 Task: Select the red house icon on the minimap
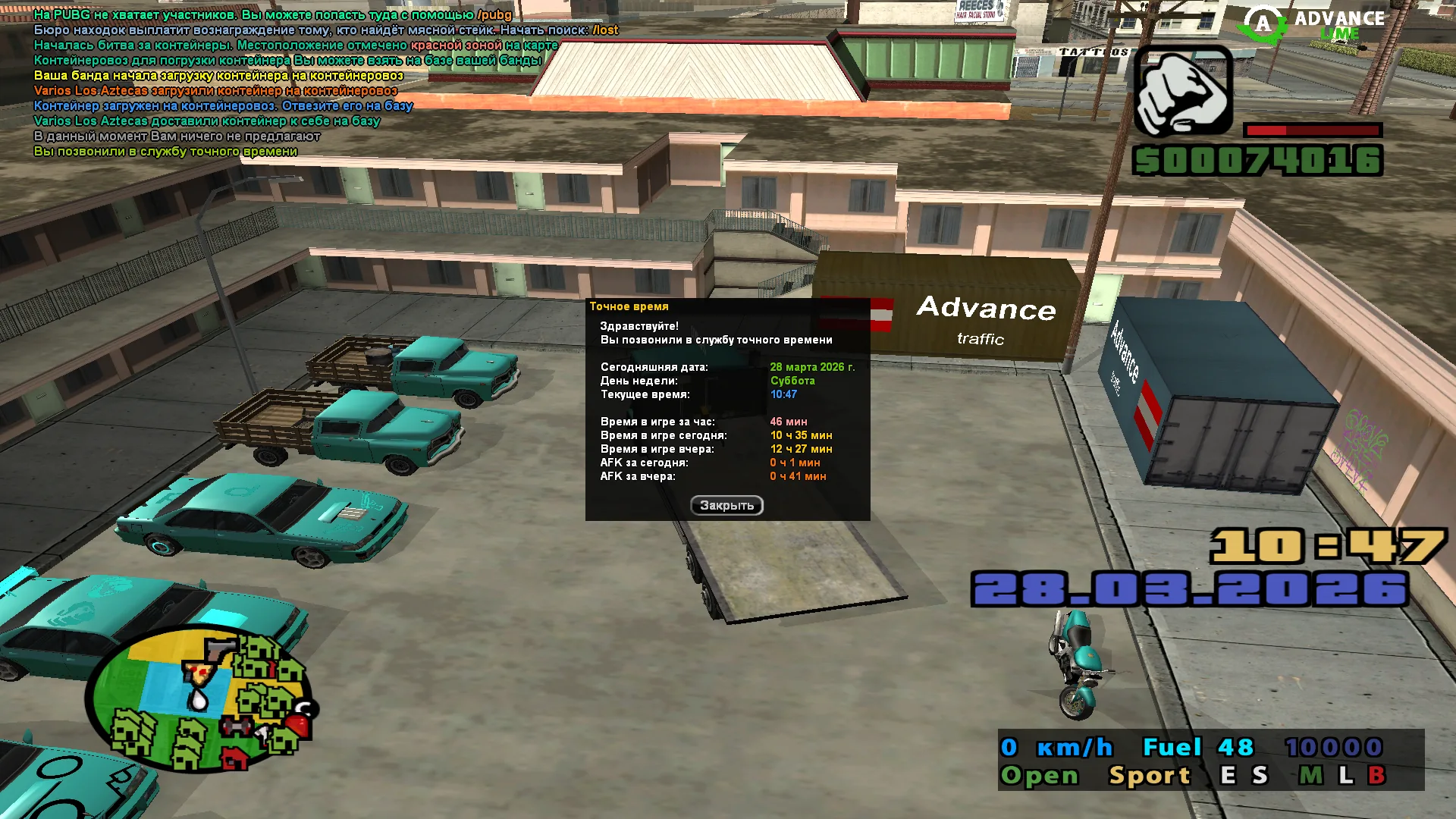coord(234,758)
